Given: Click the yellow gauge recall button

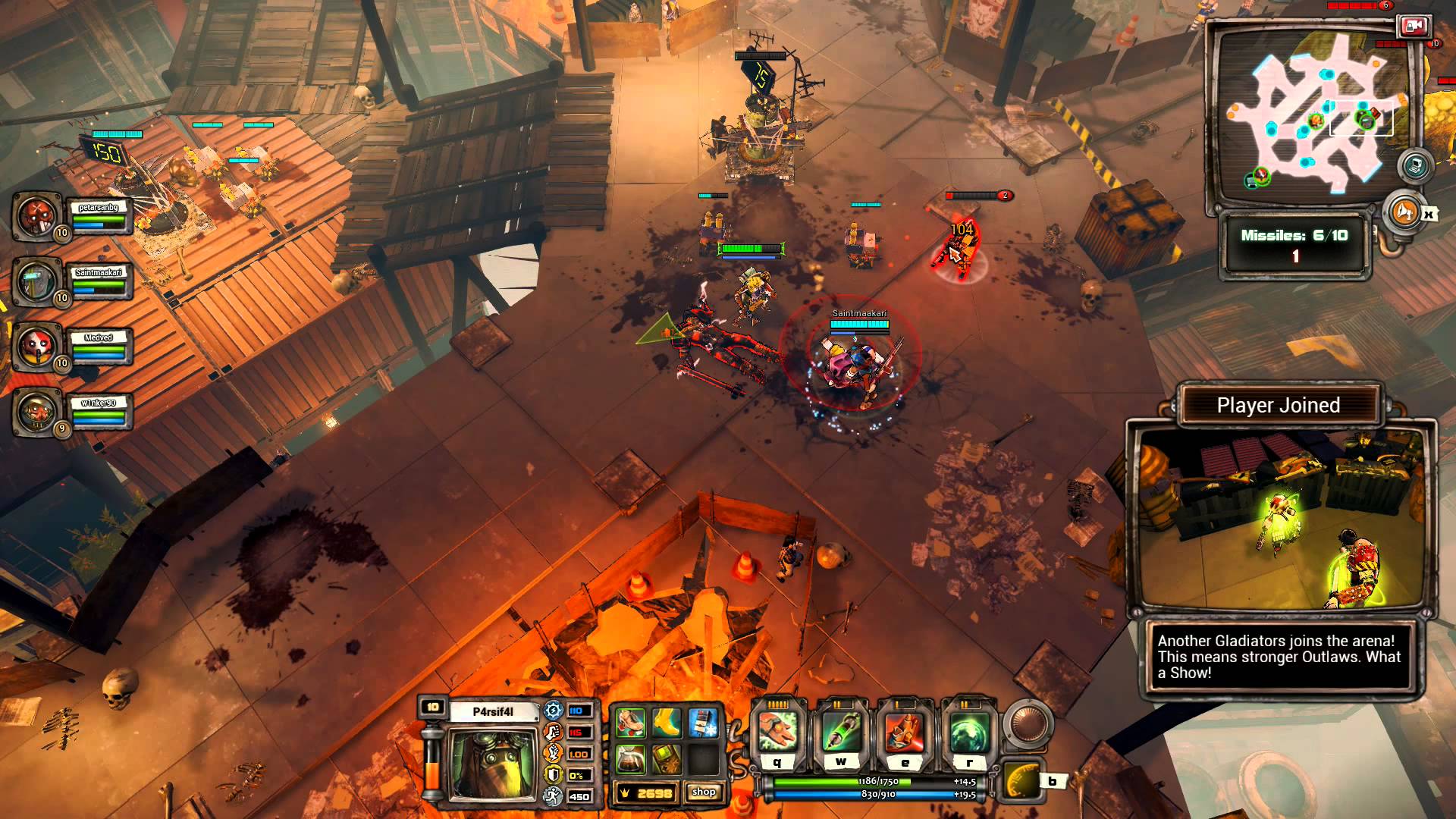Looking at the screenshot, I should [x=1021, y=781].
